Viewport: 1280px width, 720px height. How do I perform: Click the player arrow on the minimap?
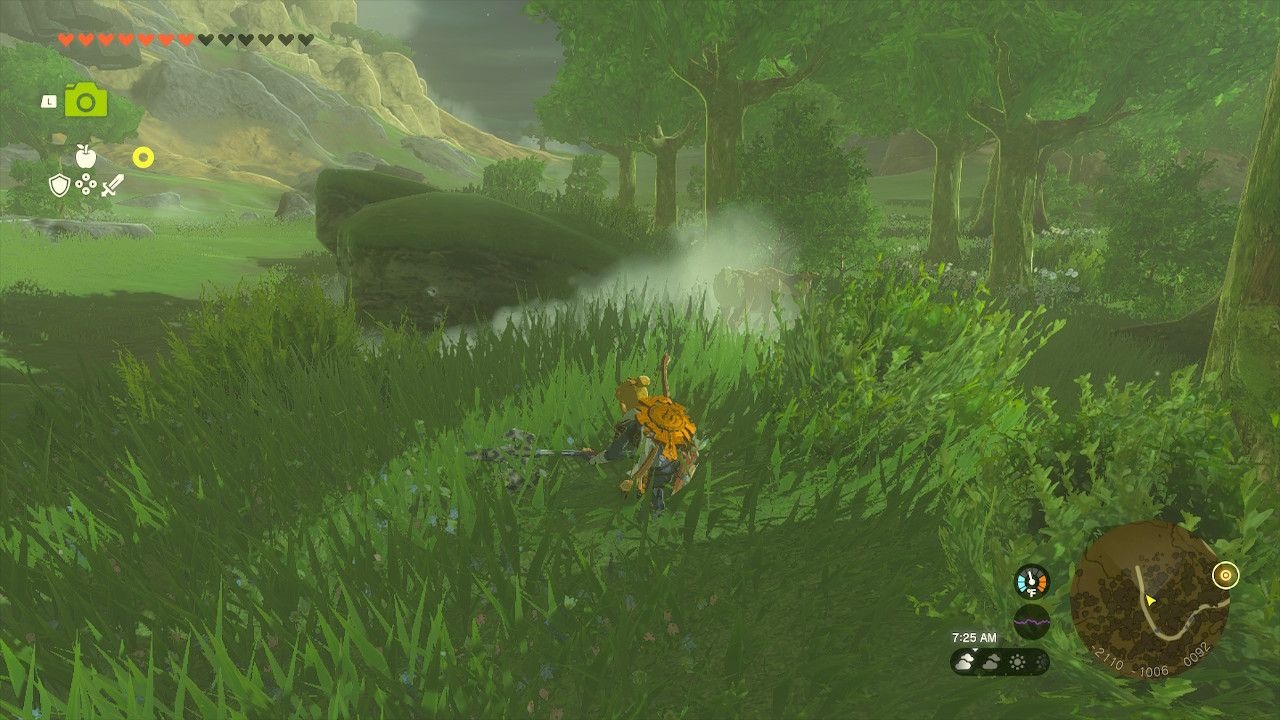click(1149, 600)
